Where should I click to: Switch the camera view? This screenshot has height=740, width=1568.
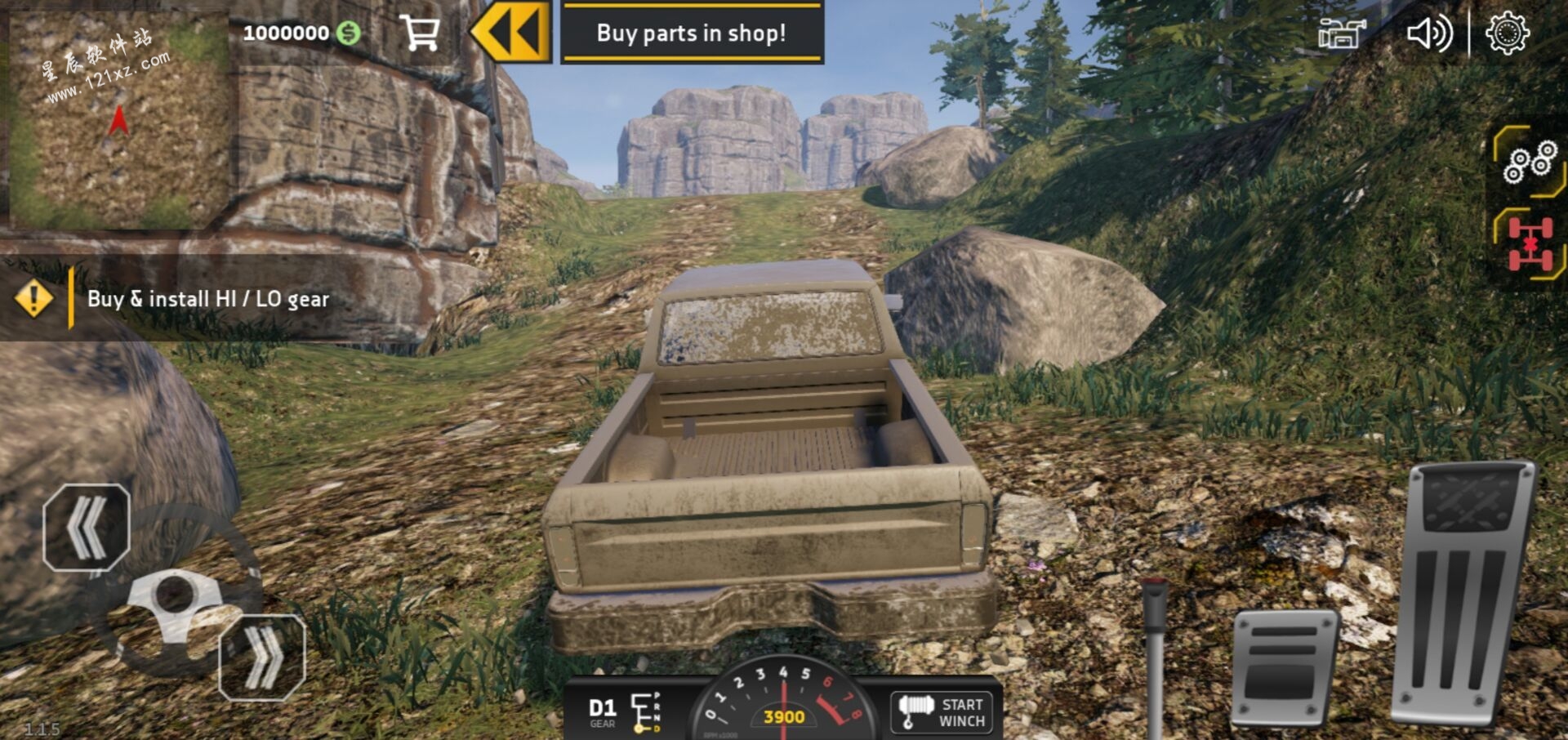tap(1341, 34)
